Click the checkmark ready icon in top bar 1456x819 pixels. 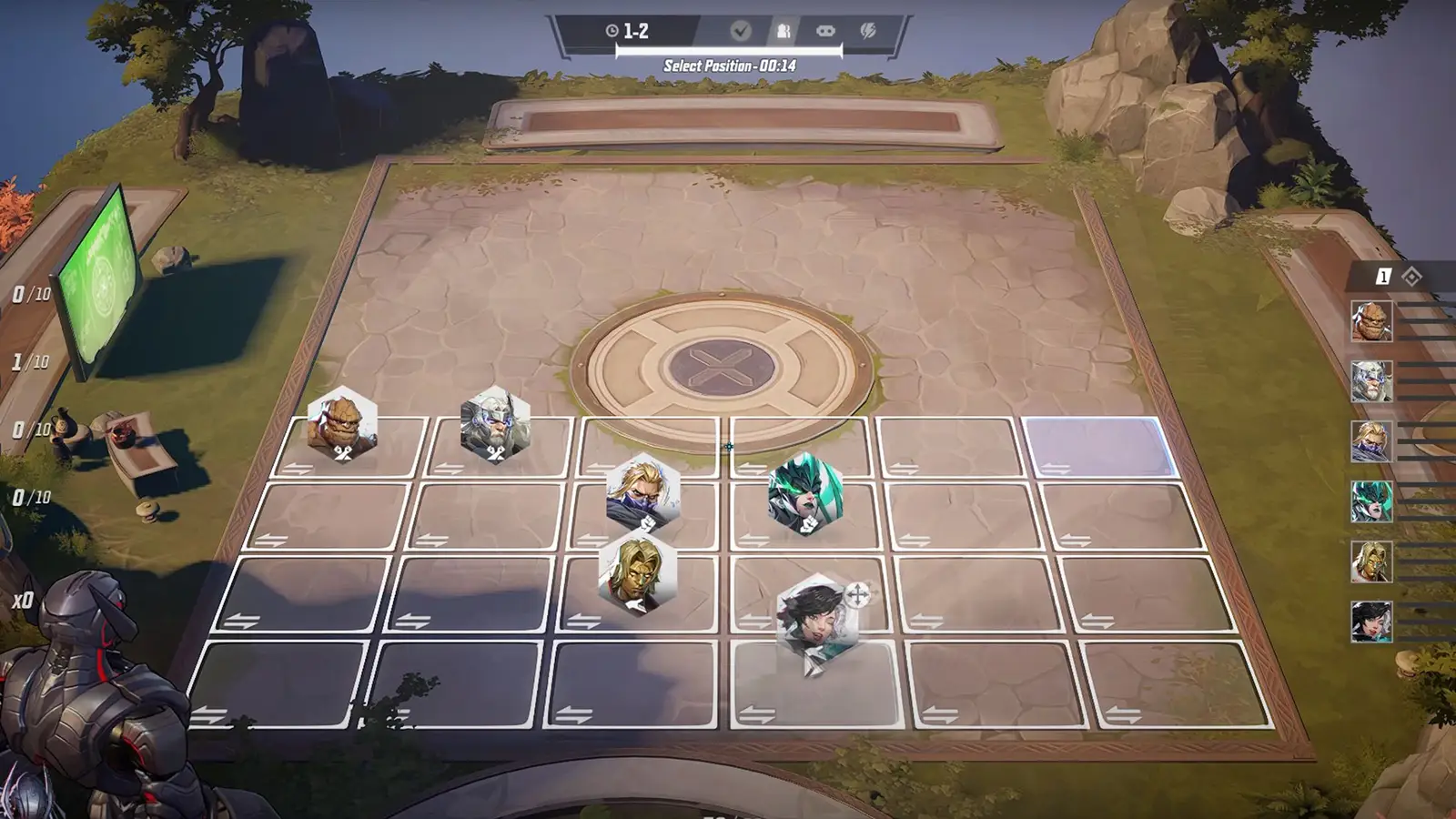(x=740, y=30)
